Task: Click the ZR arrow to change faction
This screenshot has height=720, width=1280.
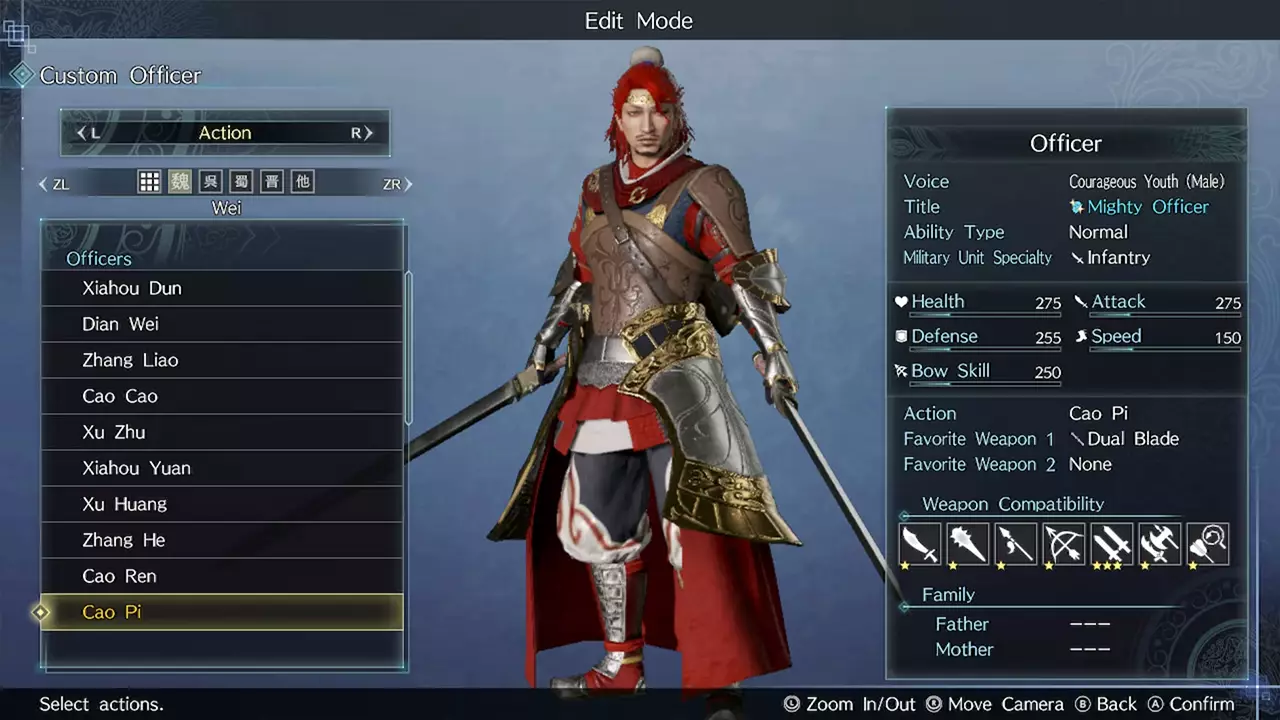Action: (398, 183)
